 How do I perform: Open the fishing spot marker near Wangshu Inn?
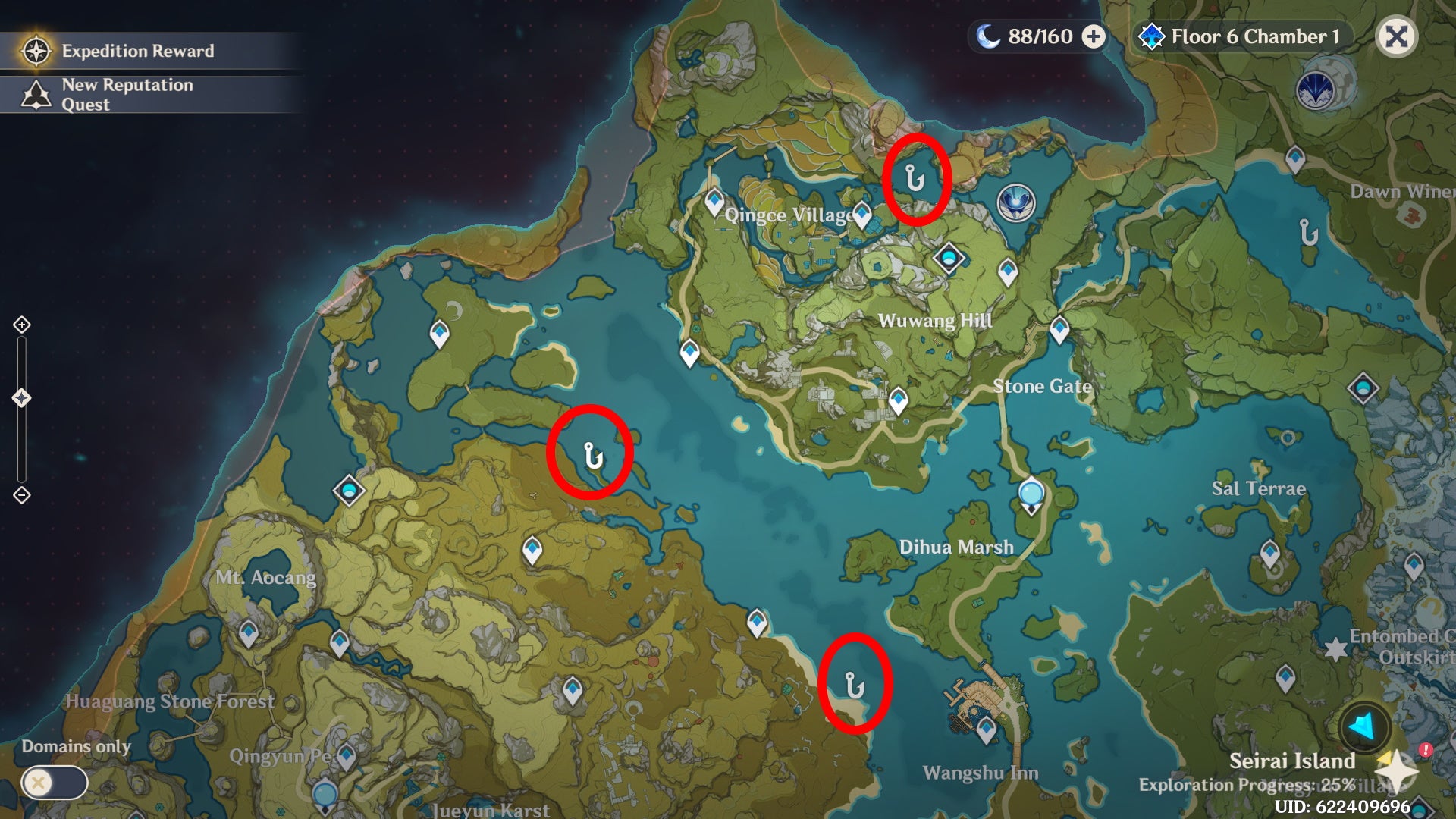tap(853, 686)
